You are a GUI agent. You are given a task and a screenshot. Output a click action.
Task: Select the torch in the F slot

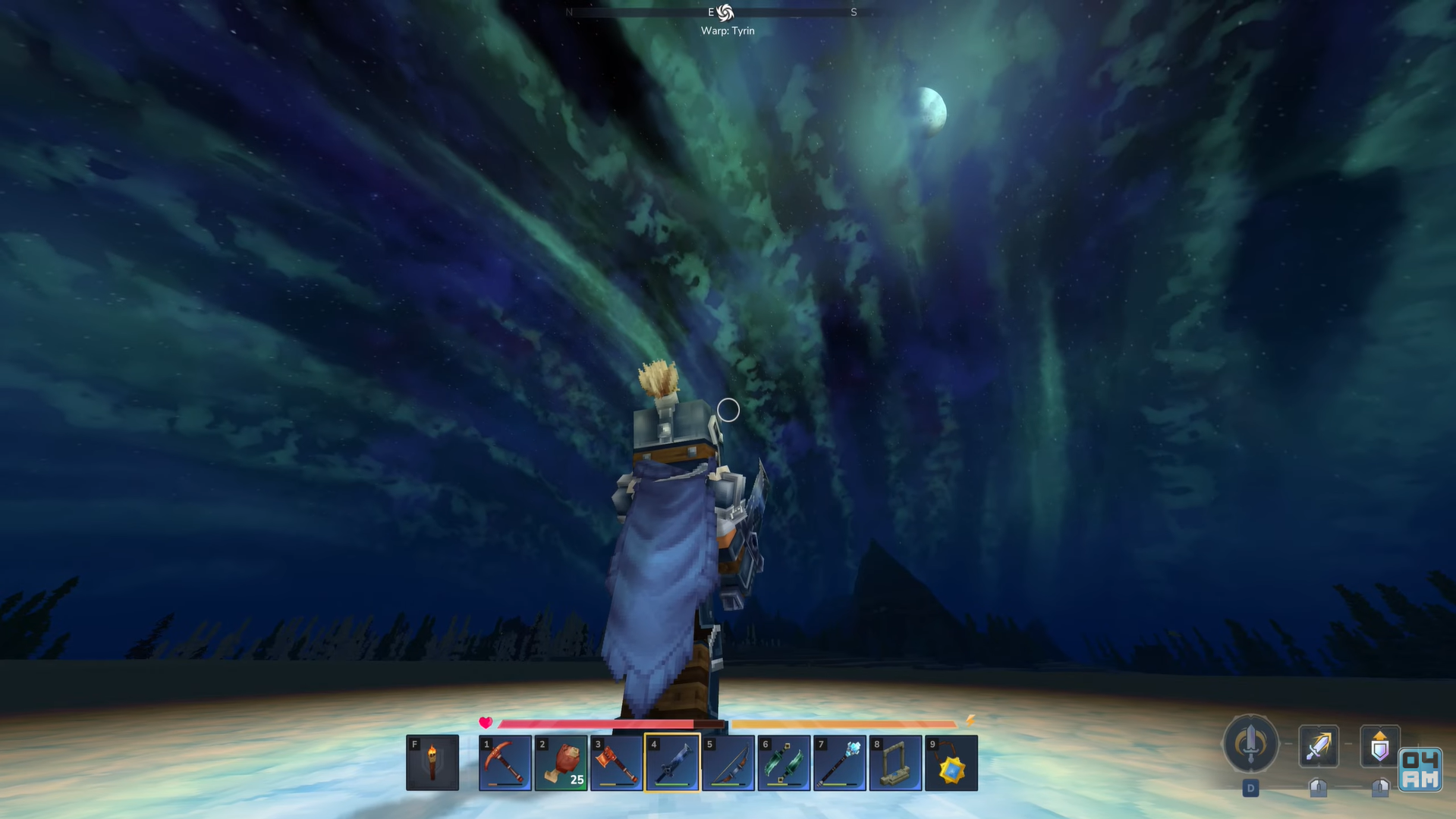pyautogui.click(x=432, y=762)
